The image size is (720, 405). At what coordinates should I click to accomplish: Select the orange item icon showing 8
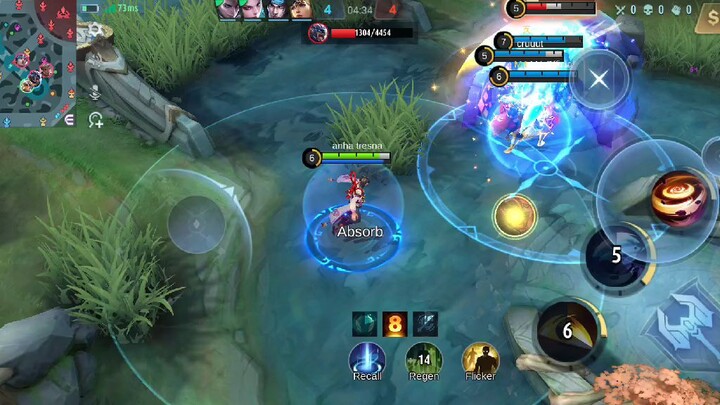pos(396,323)
